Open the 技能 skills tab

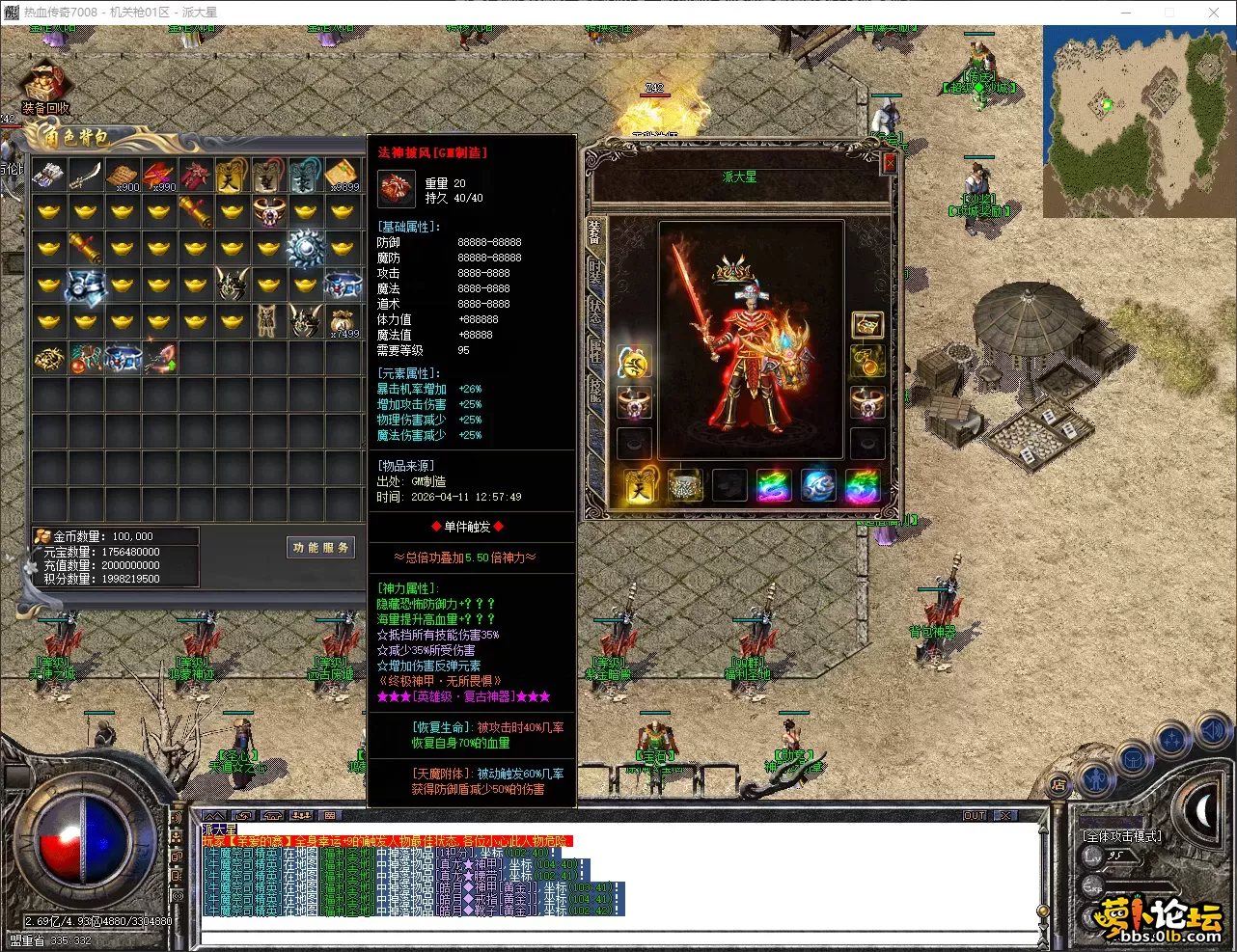(x=594, y=390)
